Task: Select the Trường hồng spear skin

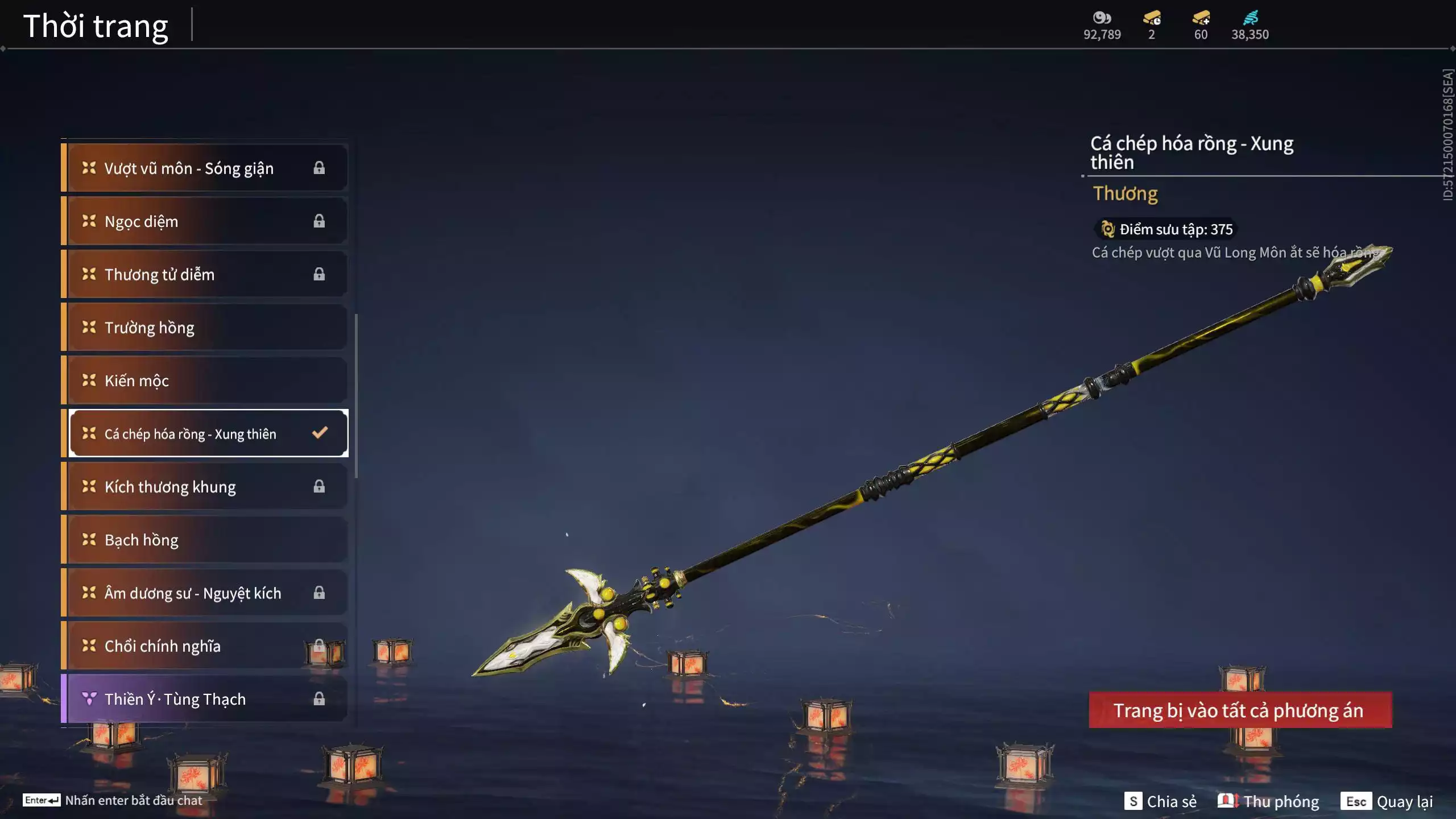Action: click(205, 328)
